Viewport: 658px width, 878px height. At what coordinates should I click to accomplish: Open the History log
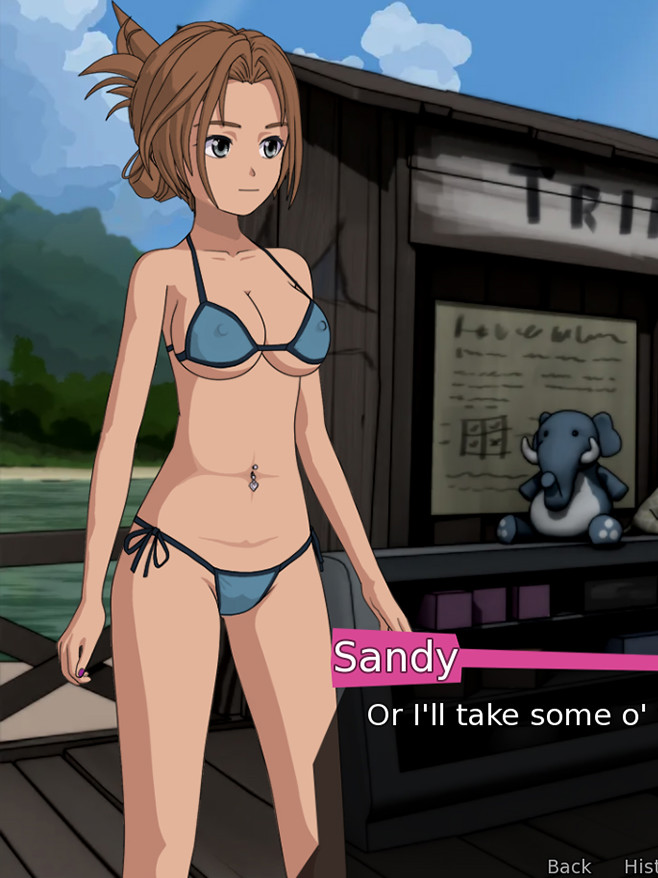click(x=640, y=866)
